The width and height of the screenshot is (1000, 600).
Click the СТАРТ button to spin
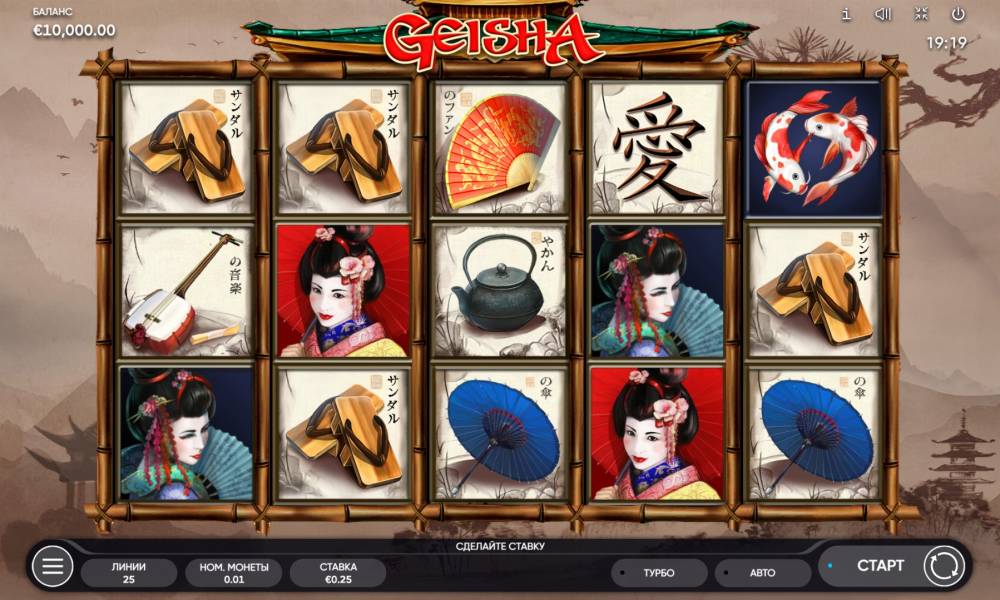point(879,566)
